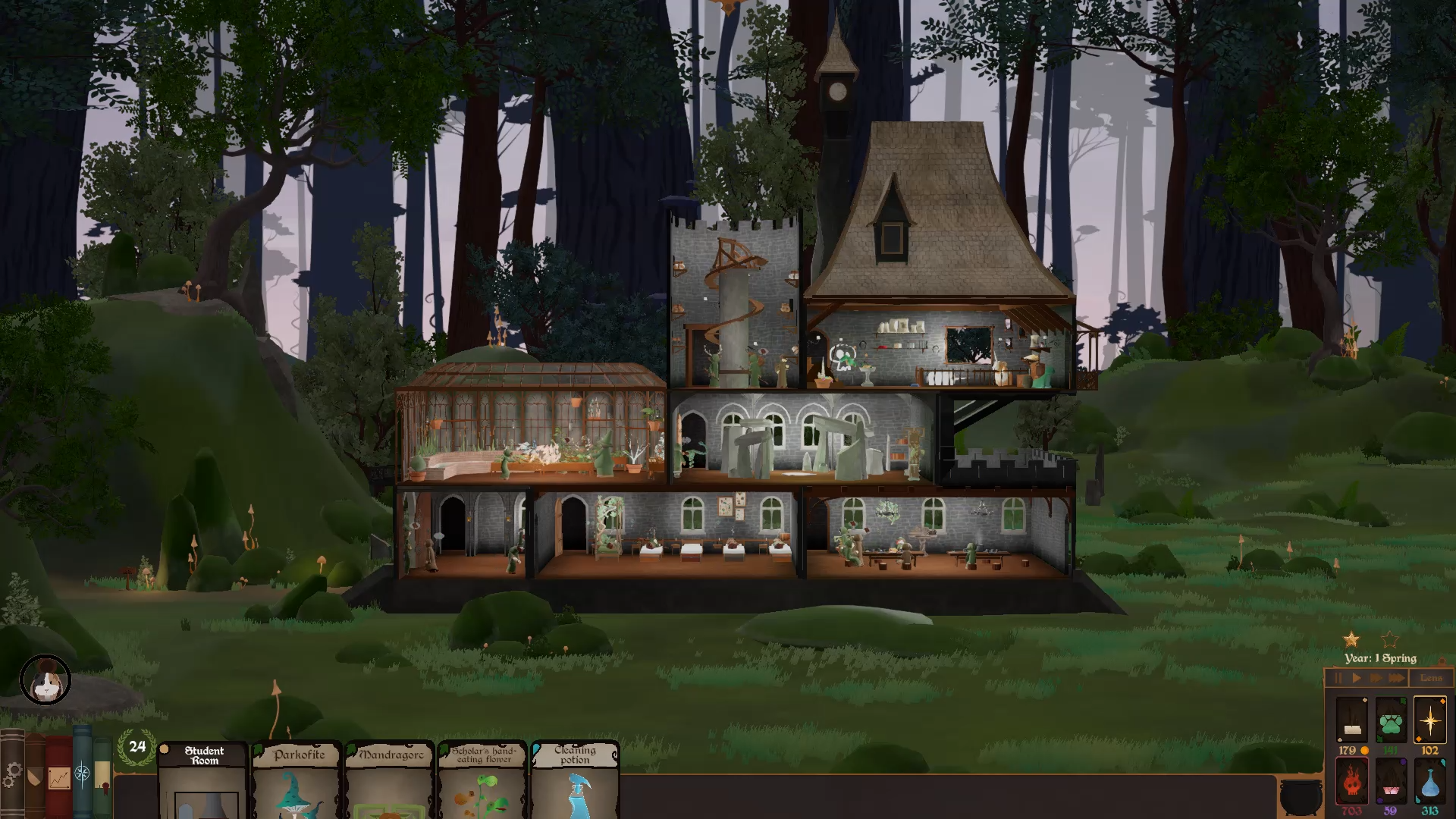Screen dimensions: 1456x819
Task: Select the Student Room card
Action: [x=203, y=780]
